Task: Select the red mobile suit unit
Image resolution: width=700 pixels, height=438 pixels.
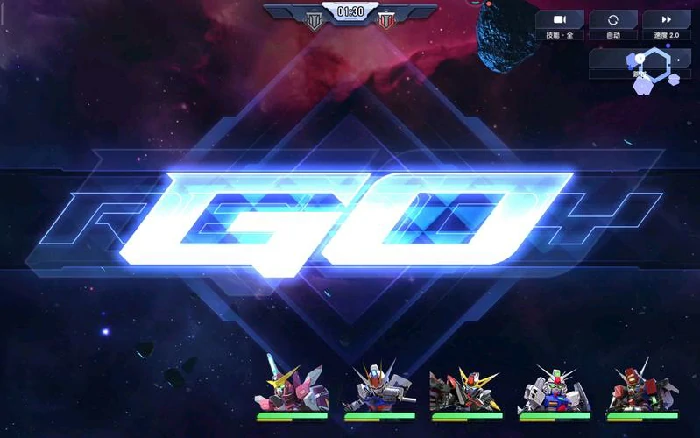Action: 640,387
